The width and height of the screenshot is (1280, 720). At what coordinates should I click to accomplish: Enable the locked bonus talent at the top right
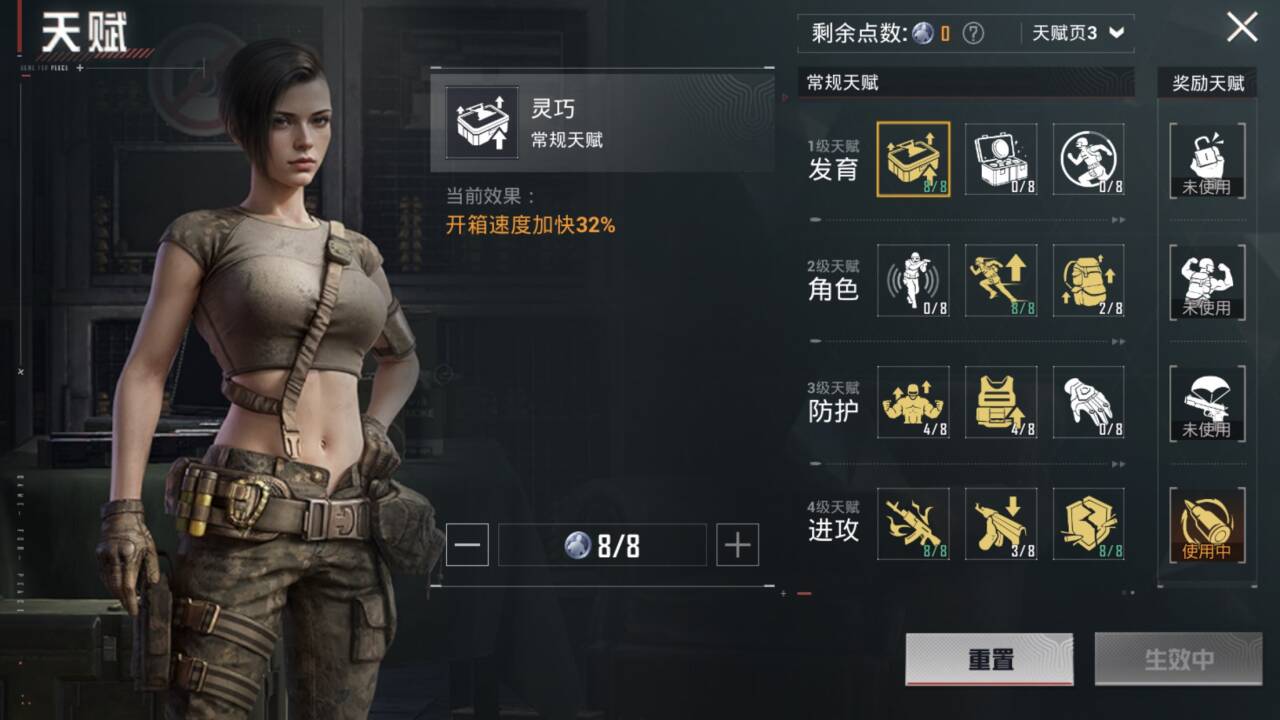click(x=1207, y=160)
